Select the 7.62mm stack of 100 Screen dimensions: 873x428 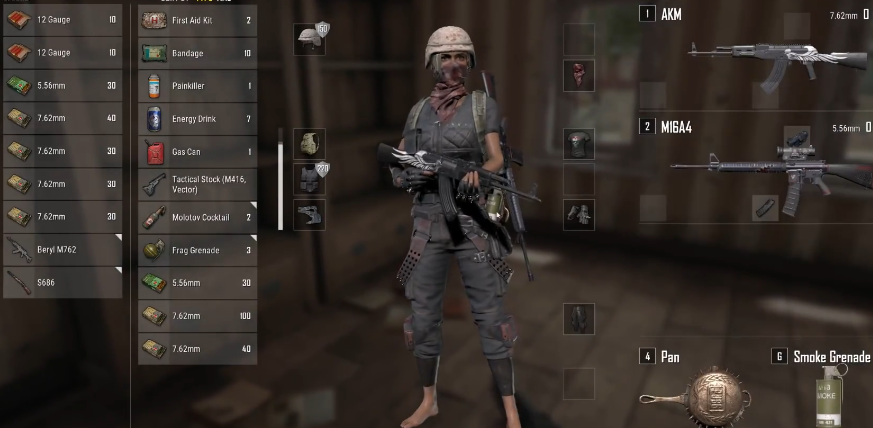(x=196, y=315)
